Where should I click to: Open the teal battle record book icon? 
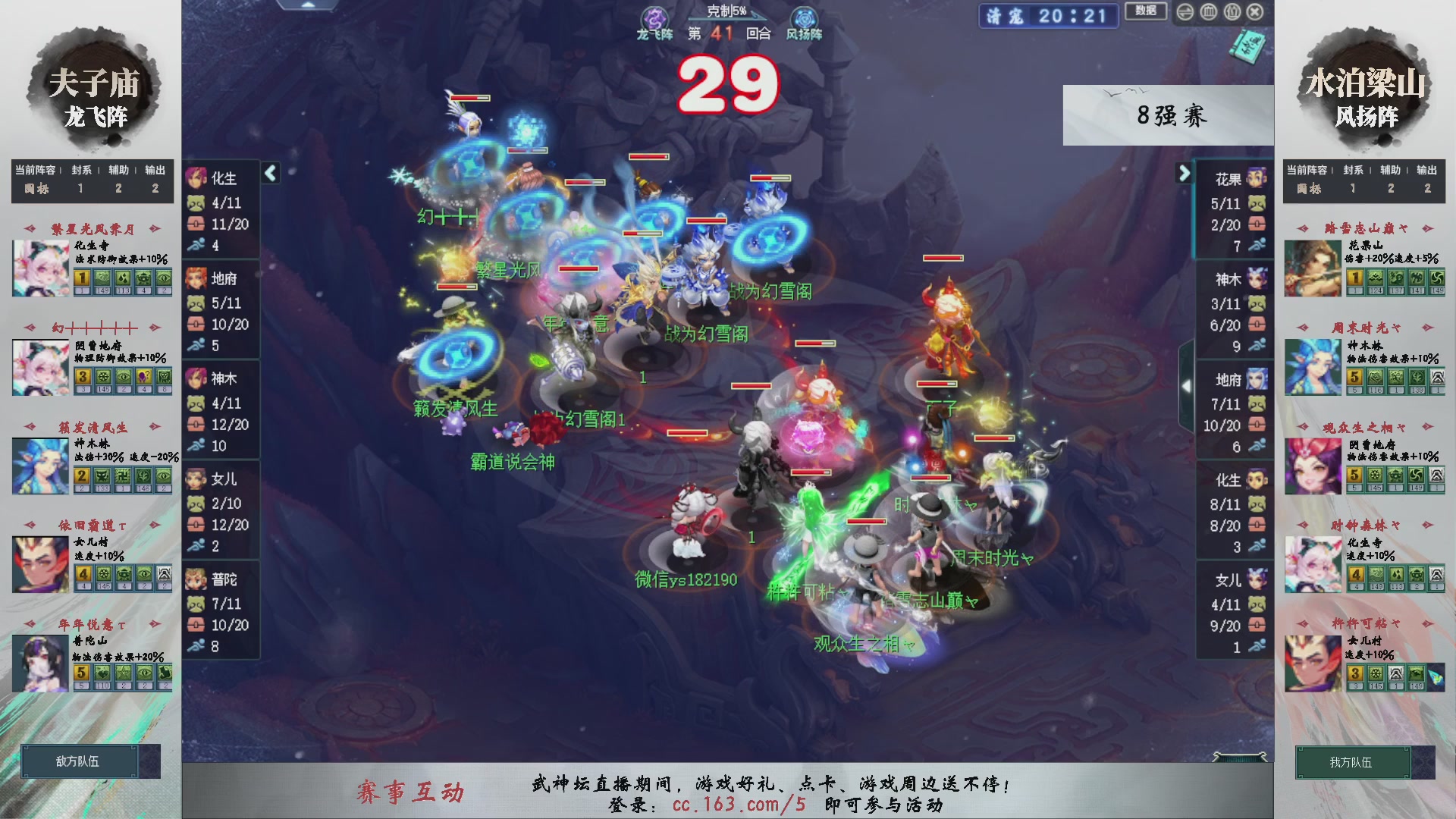[1250, 45]
